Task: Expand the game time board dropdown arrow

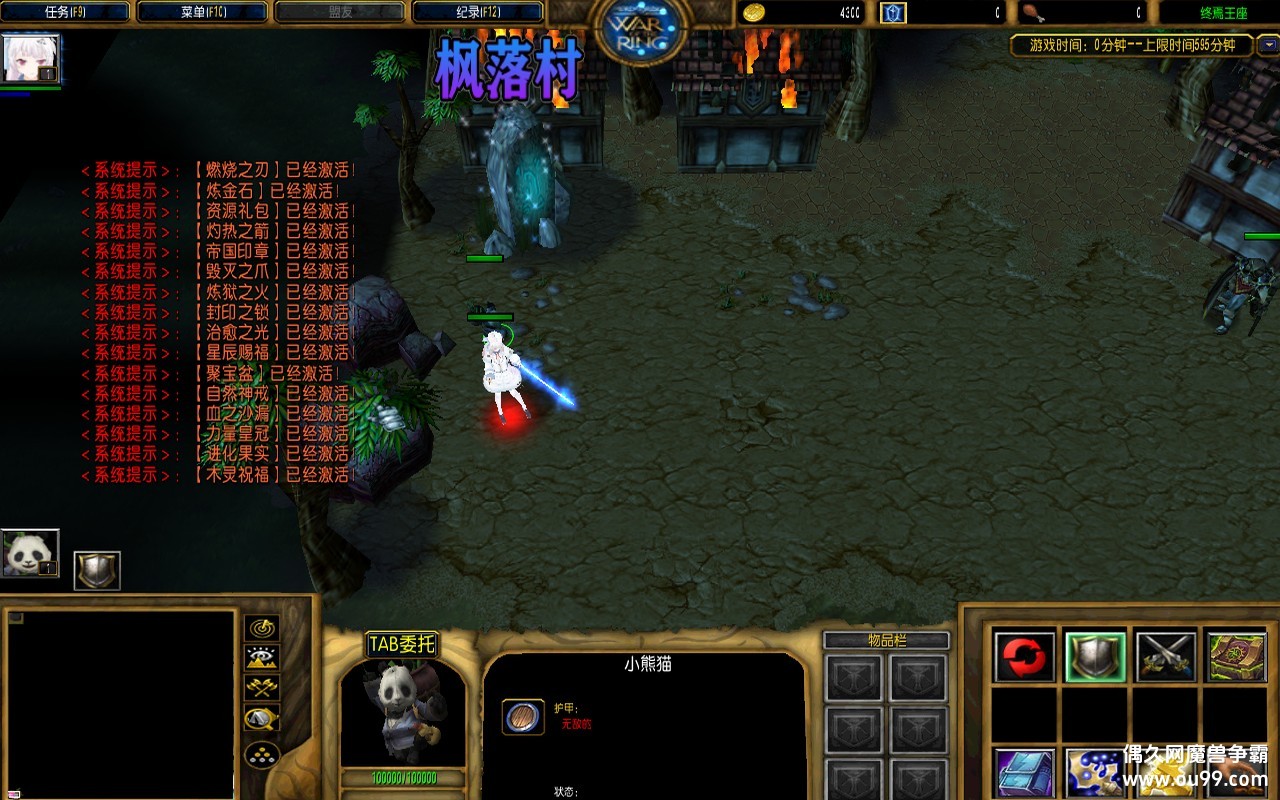Action: (x=1267, y=45)
